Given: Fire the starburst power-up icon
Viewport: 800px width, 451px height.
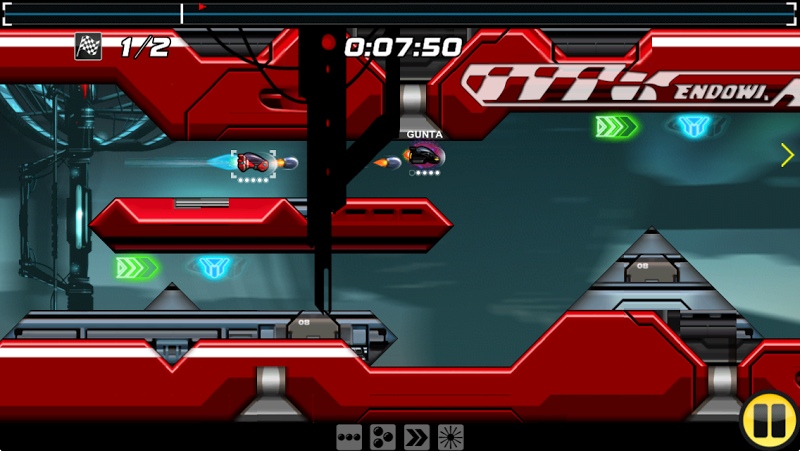Looking at the screenshot, I should tap(450, 437).
